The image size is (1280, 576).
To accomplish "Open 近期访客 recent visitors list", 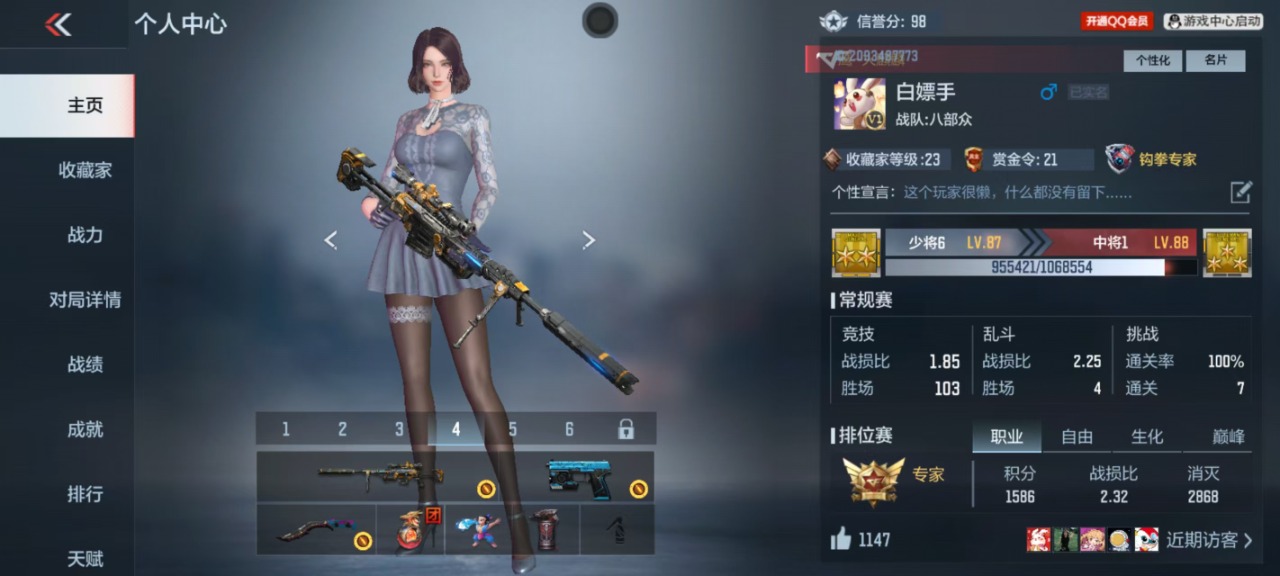I will click(1208, 540).
